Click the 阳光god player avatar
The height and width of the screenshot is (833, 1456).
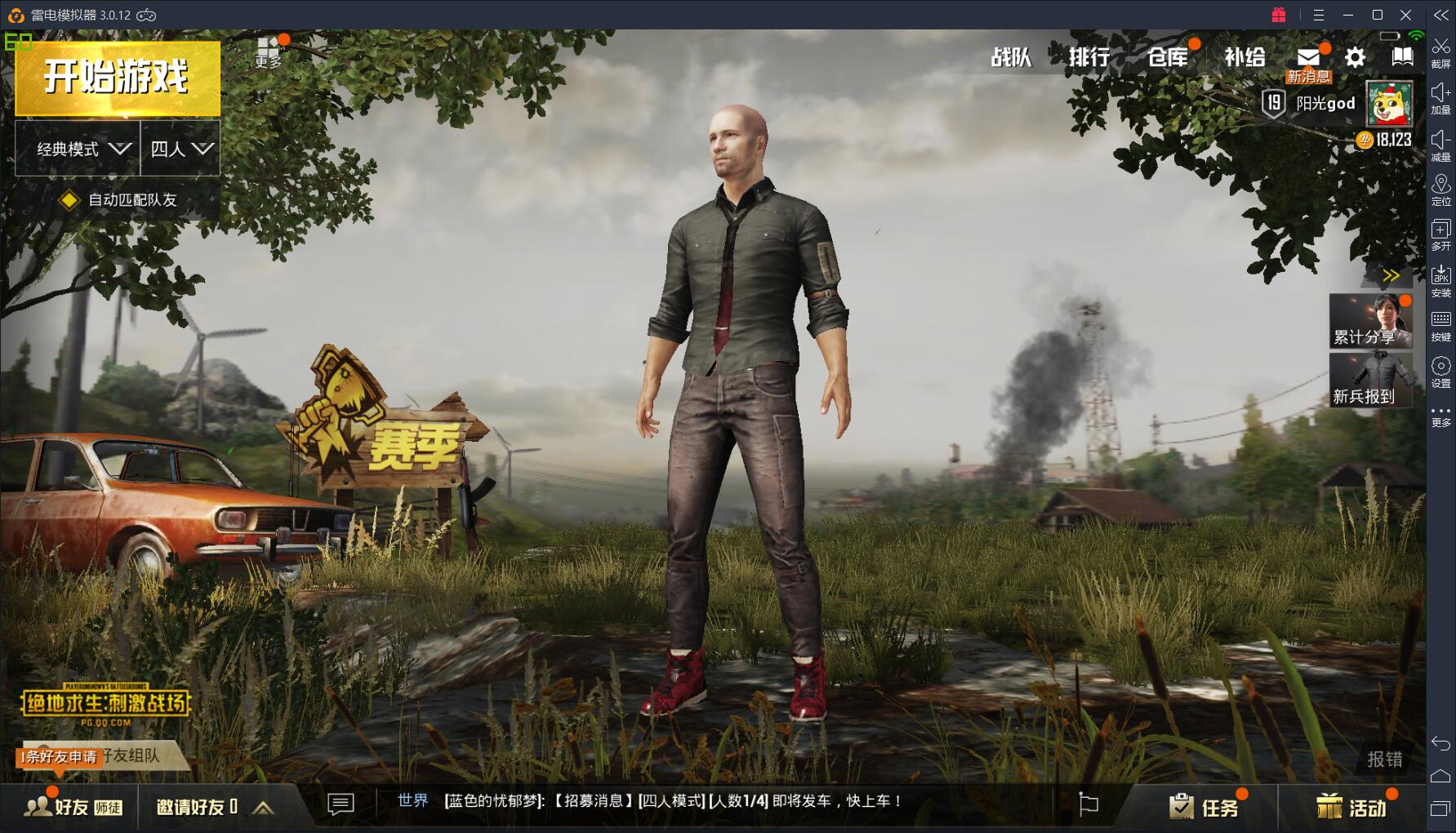[1389, 105]
